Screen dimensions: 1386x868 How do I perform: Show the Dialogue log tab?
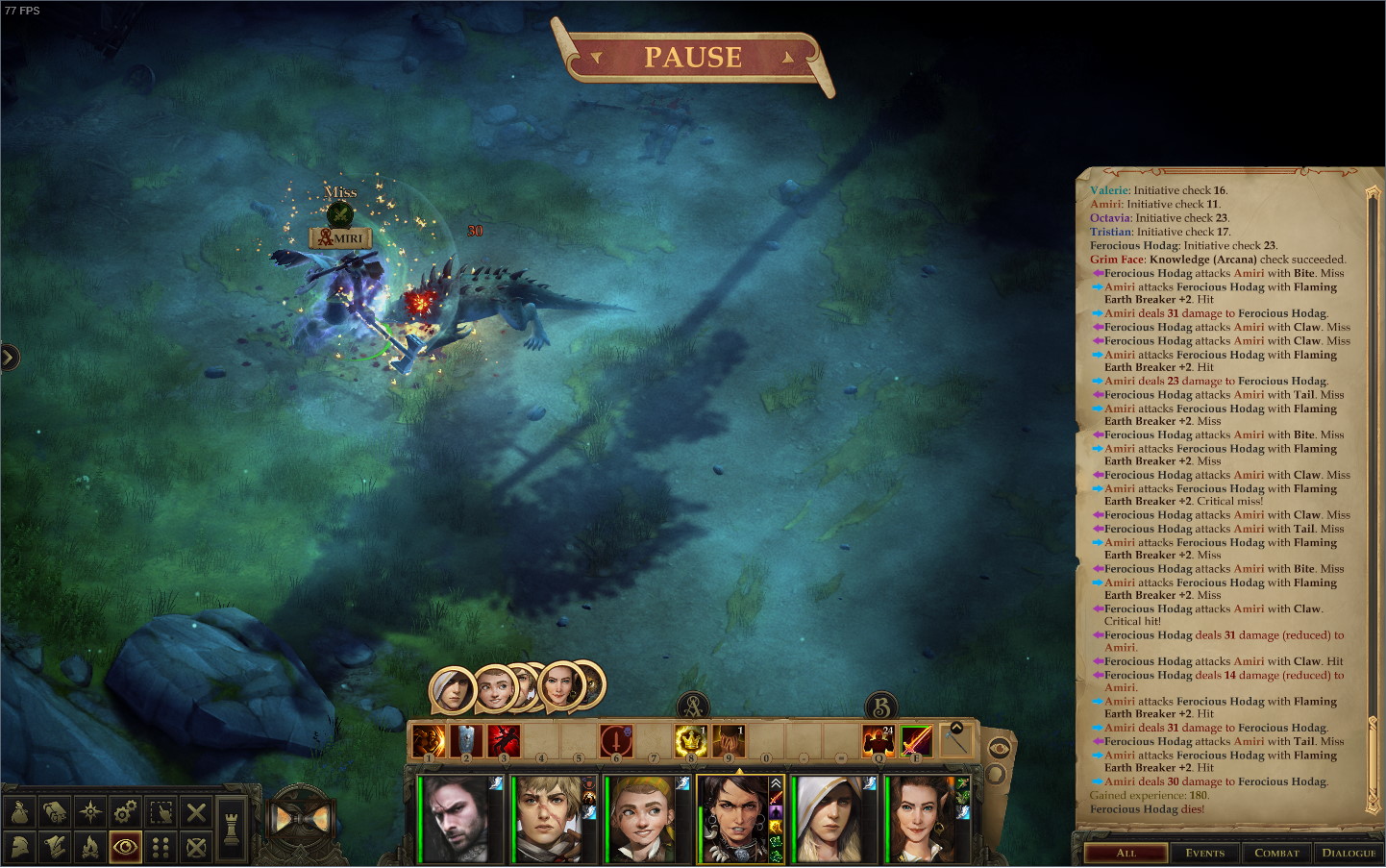tap(1348, 853)
